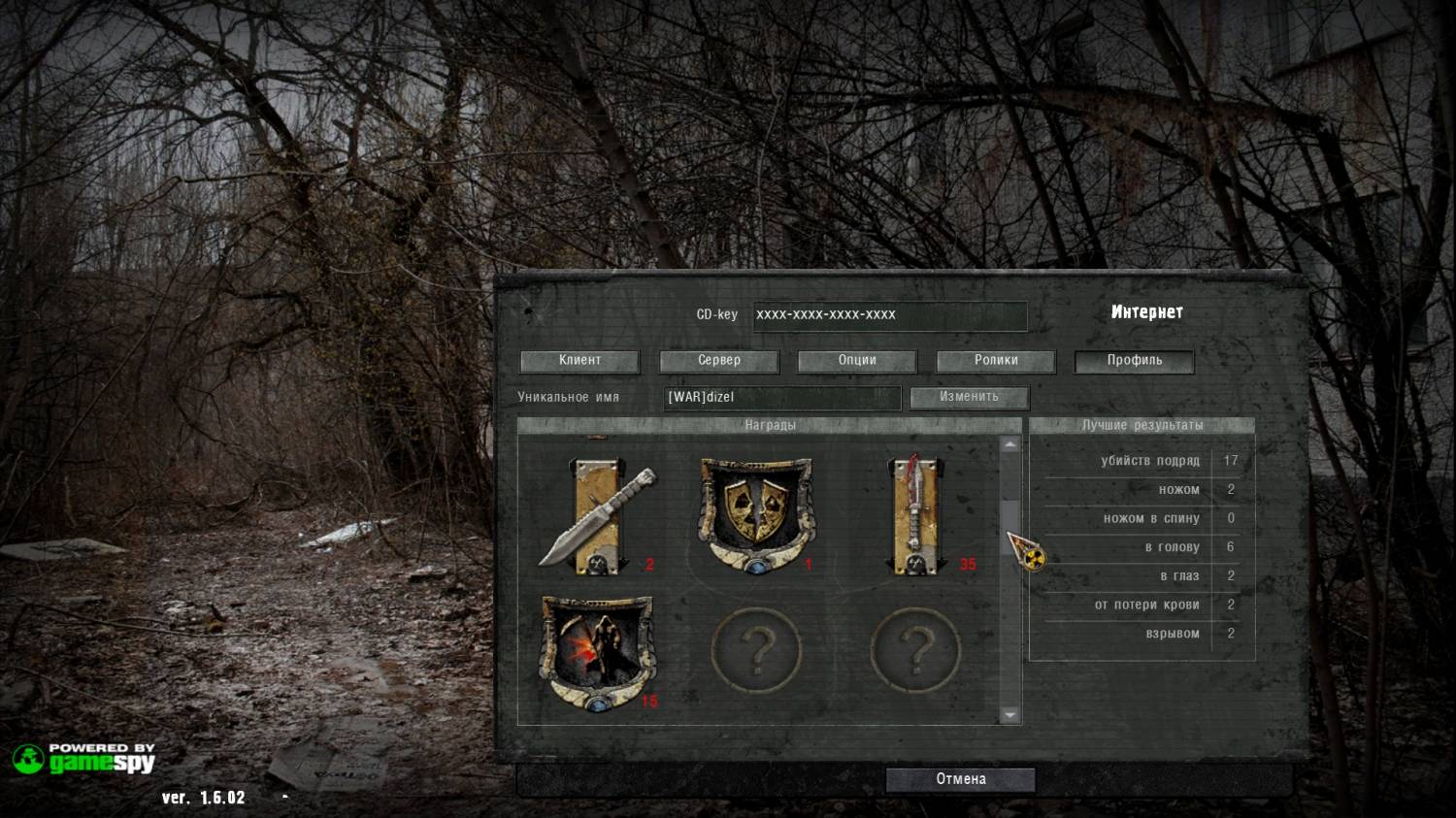
Task: Select the bloody knife award
Action: coord(915,516)
